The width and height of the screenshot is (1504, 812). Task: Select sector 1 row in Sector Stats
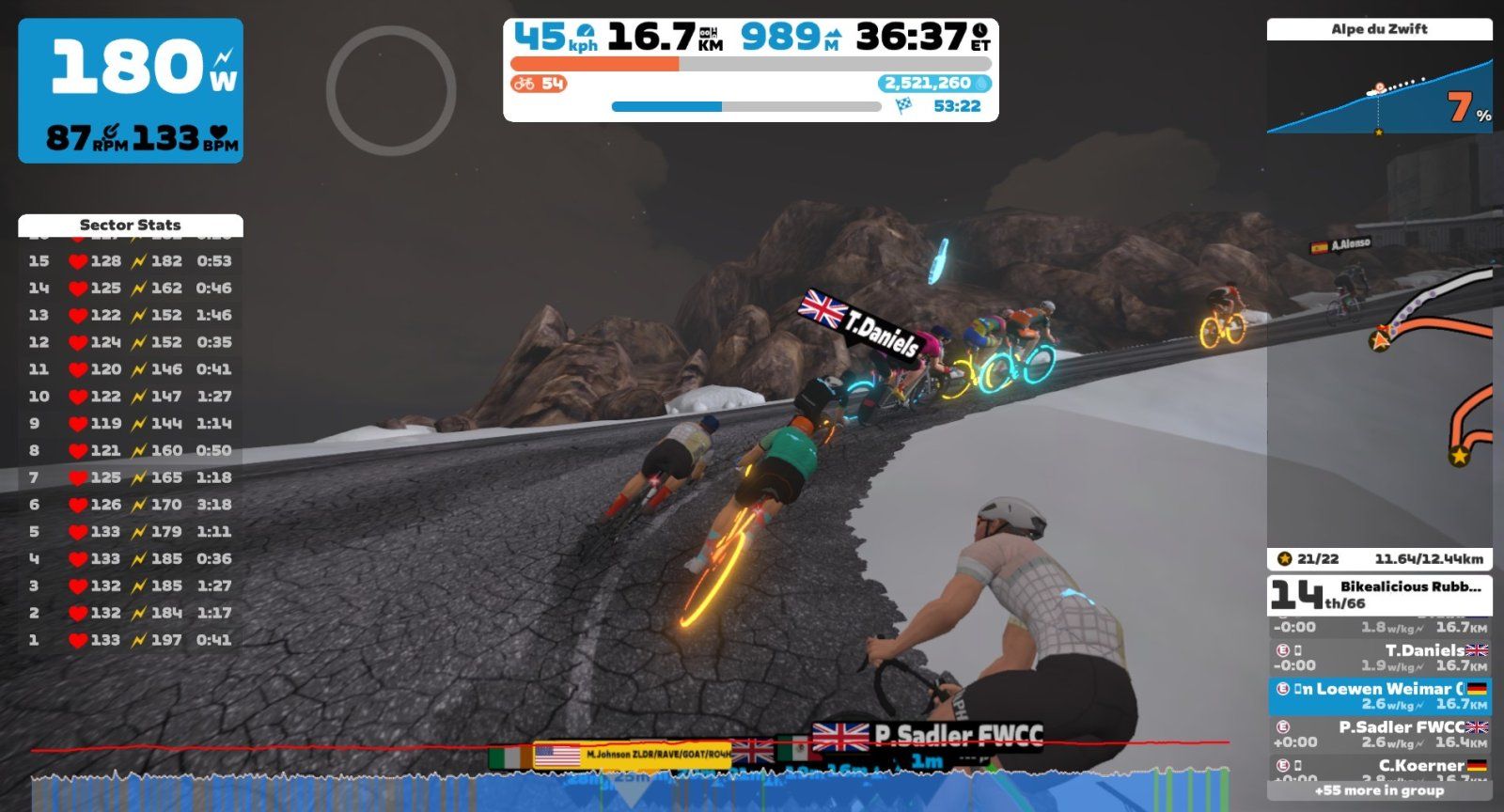tap(130, 640)
